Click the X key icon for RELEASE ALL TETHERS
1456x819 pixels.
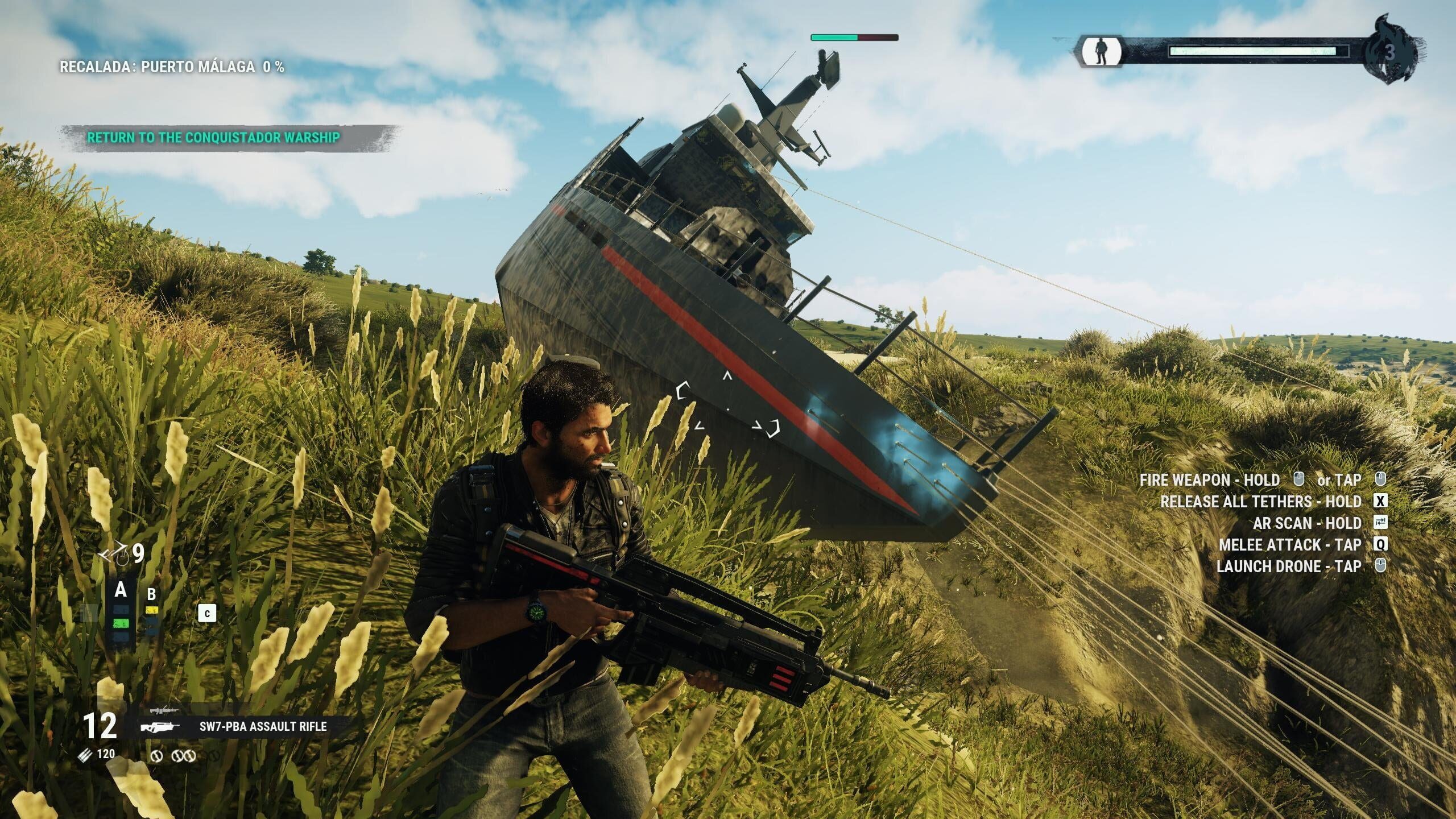click(1381, 500)
